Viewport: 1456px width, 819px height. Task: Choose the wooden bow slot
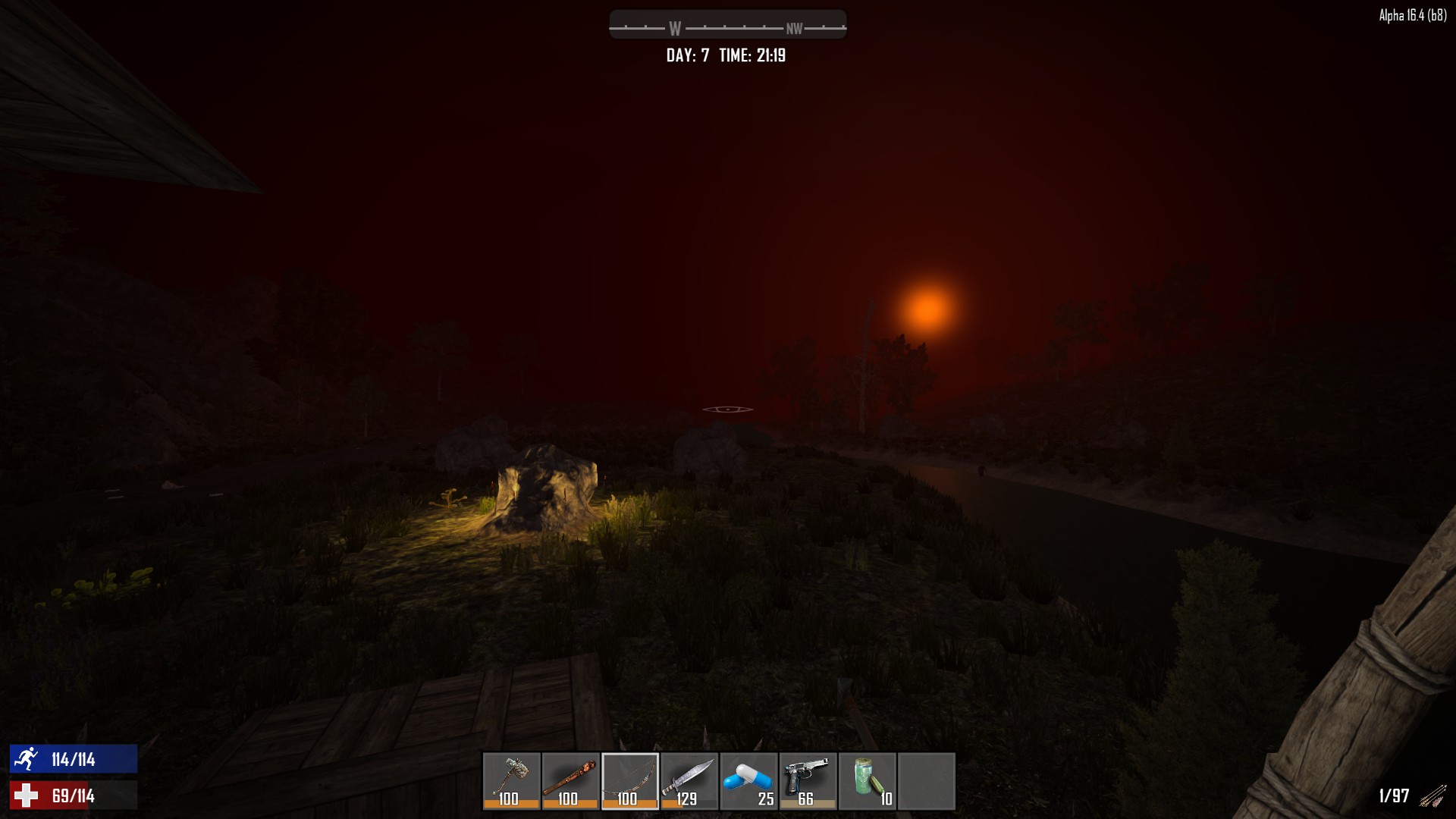pyautogui.click(x=629, y=780)
